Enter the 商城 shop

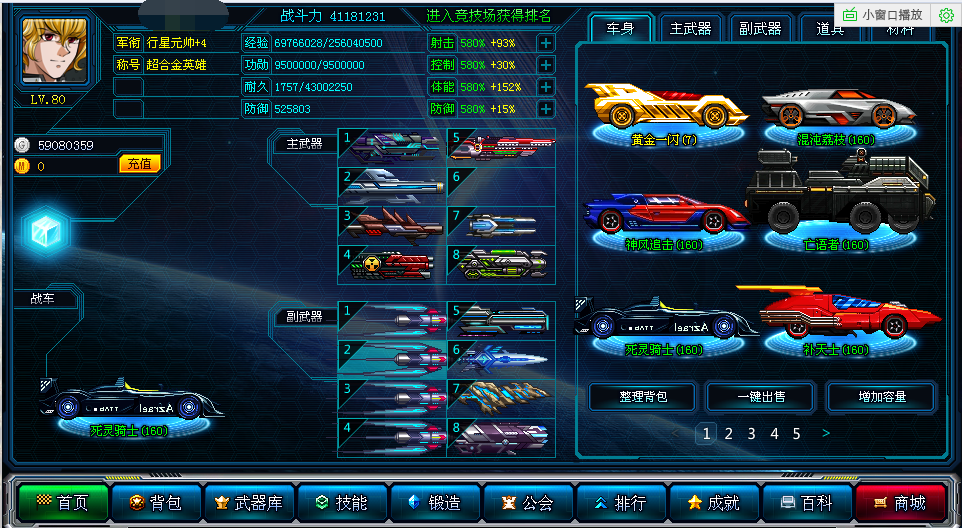[899, 503]
